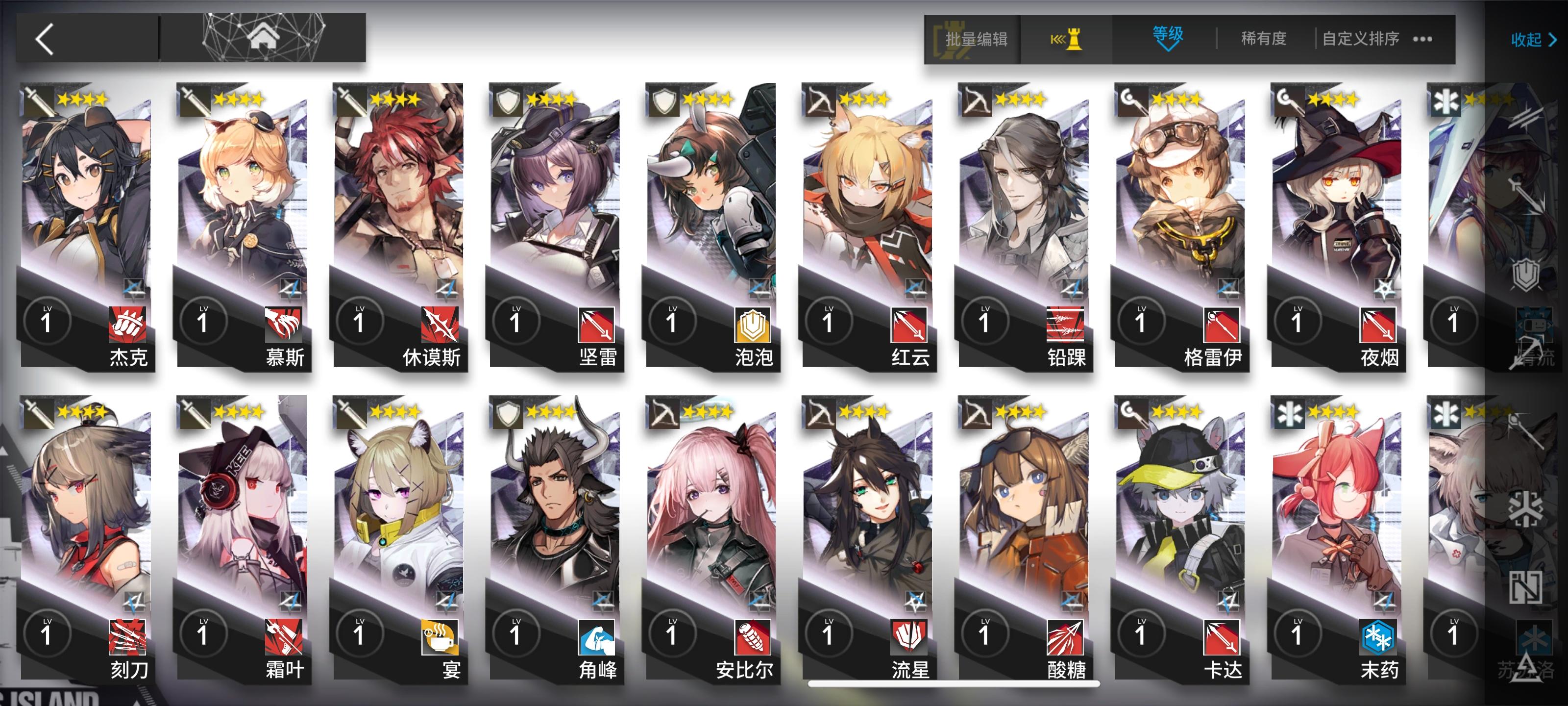The height and width of the screenshot is (706, 1568).
Task: Click the blue frost skill icon on 末药
Action: pos(1377,637)
